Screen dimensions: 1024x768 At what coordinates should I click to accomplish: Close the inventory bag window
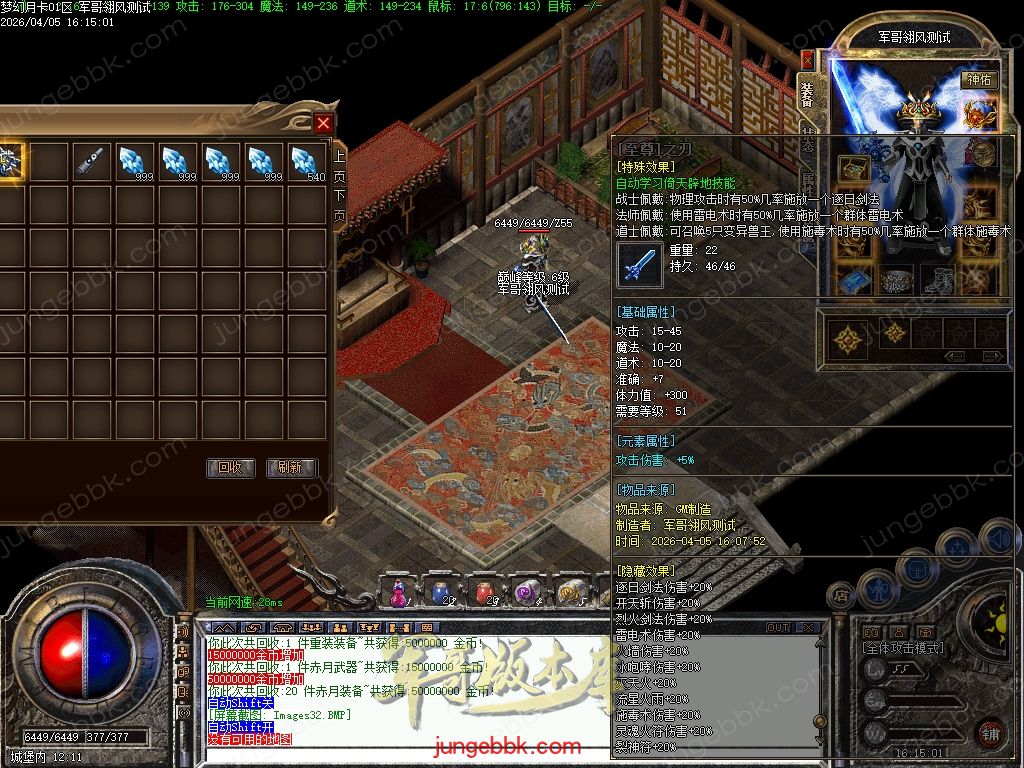click(323, 124)
